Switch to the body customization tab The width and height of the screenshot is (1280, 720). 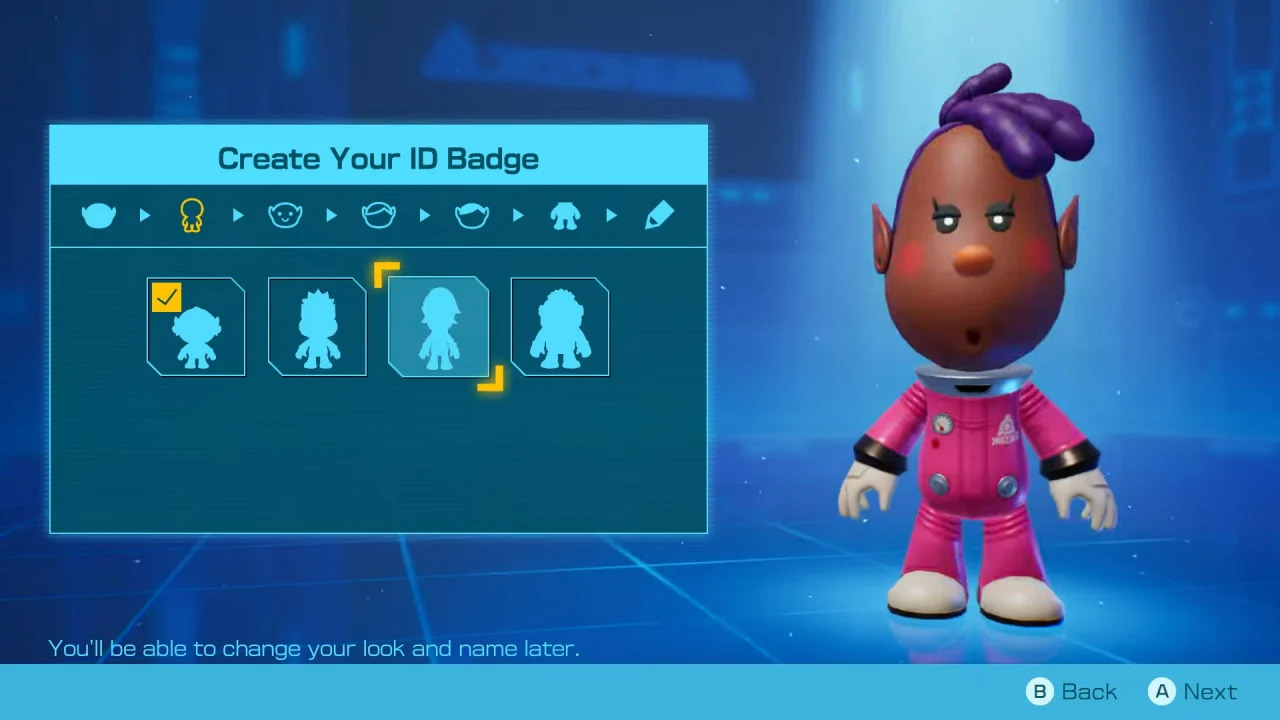[x=191, y=215]
